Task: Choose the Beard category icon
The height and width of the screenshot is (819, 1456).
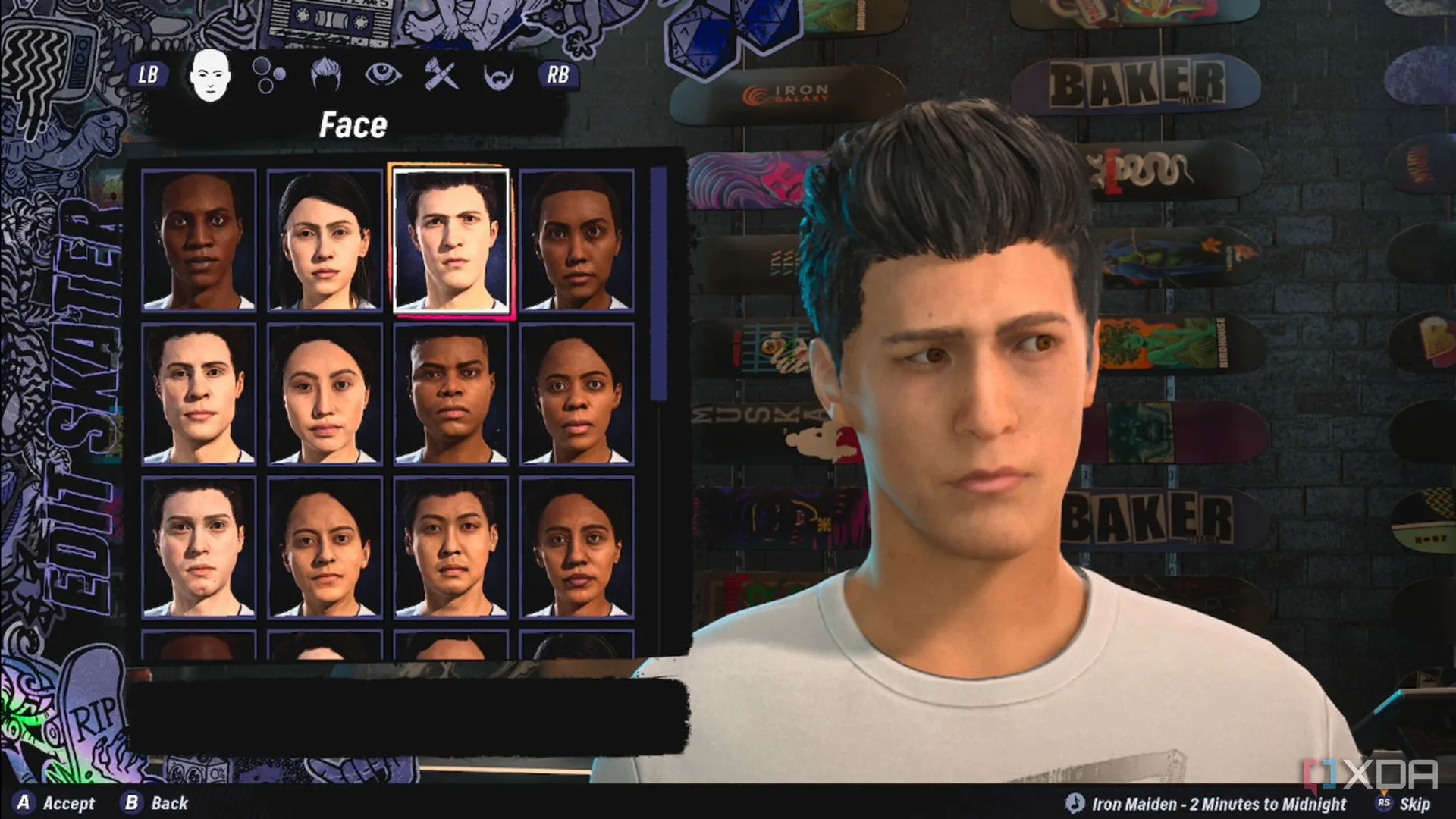Action: coord(497,76)
